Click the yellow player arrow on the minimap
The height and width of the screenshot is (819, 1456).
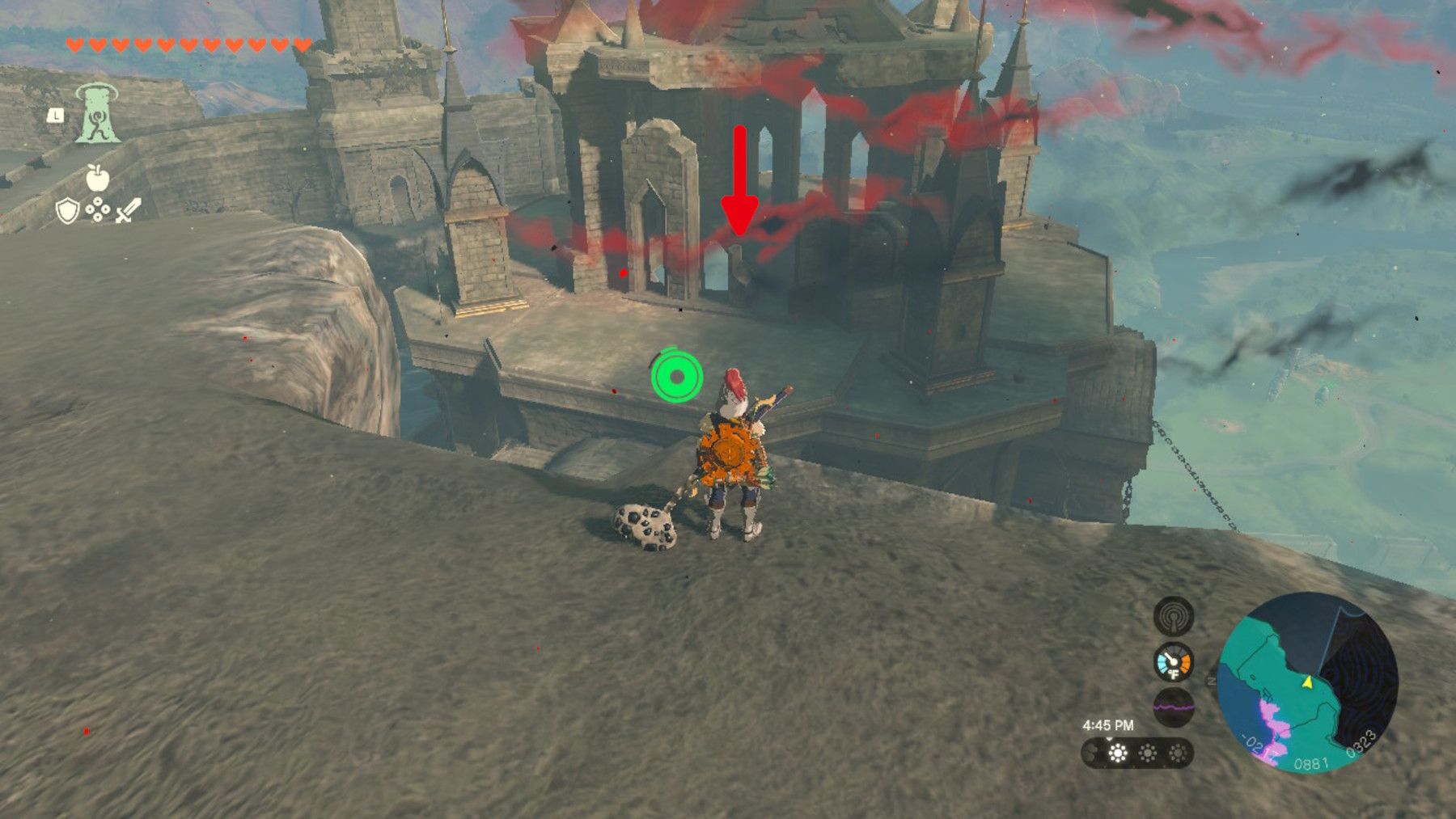[x=1307, y=683]
